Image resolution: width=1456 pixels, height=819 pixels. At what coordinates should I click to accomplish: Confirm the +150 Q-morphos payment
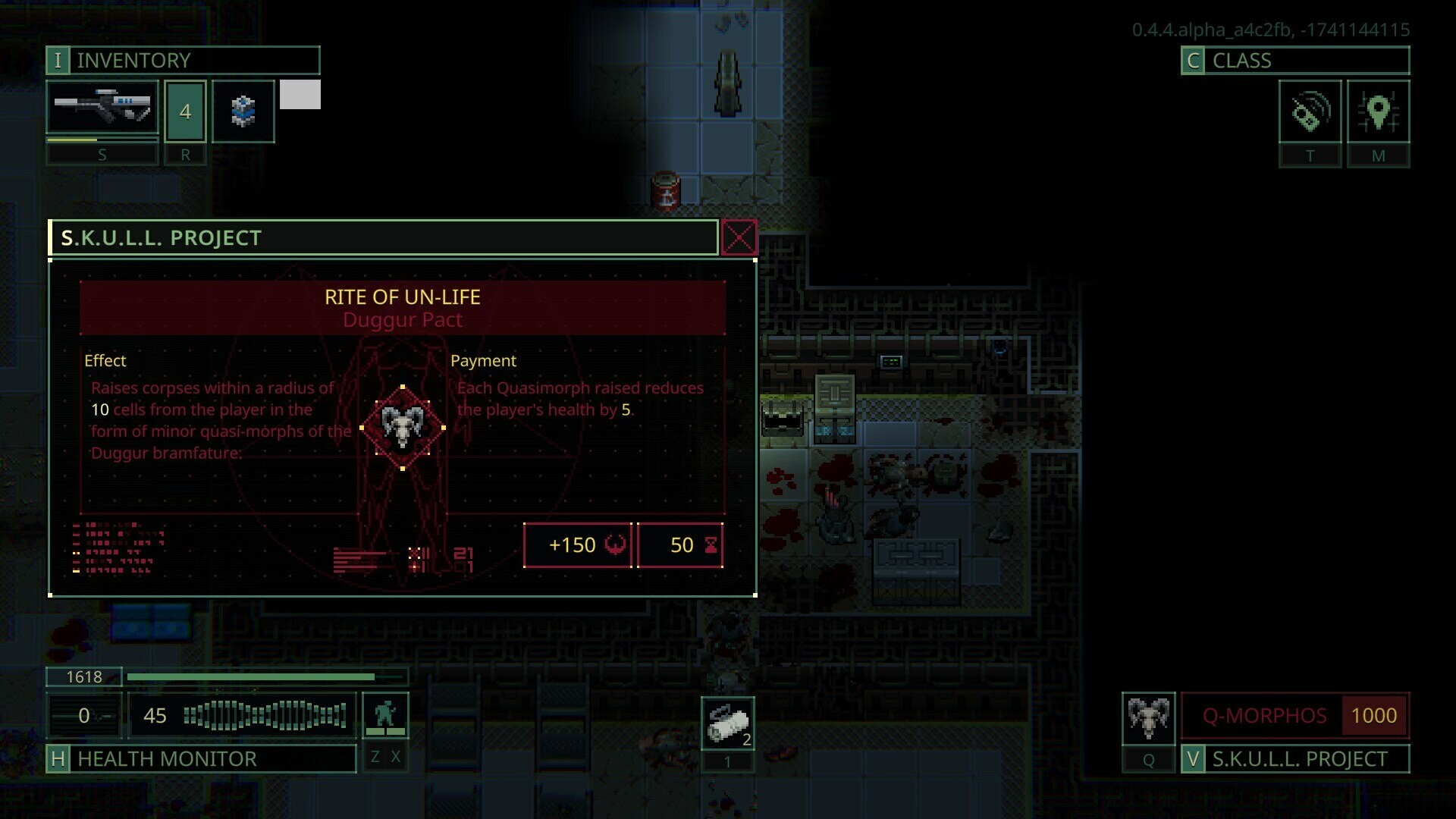point(578,544)
